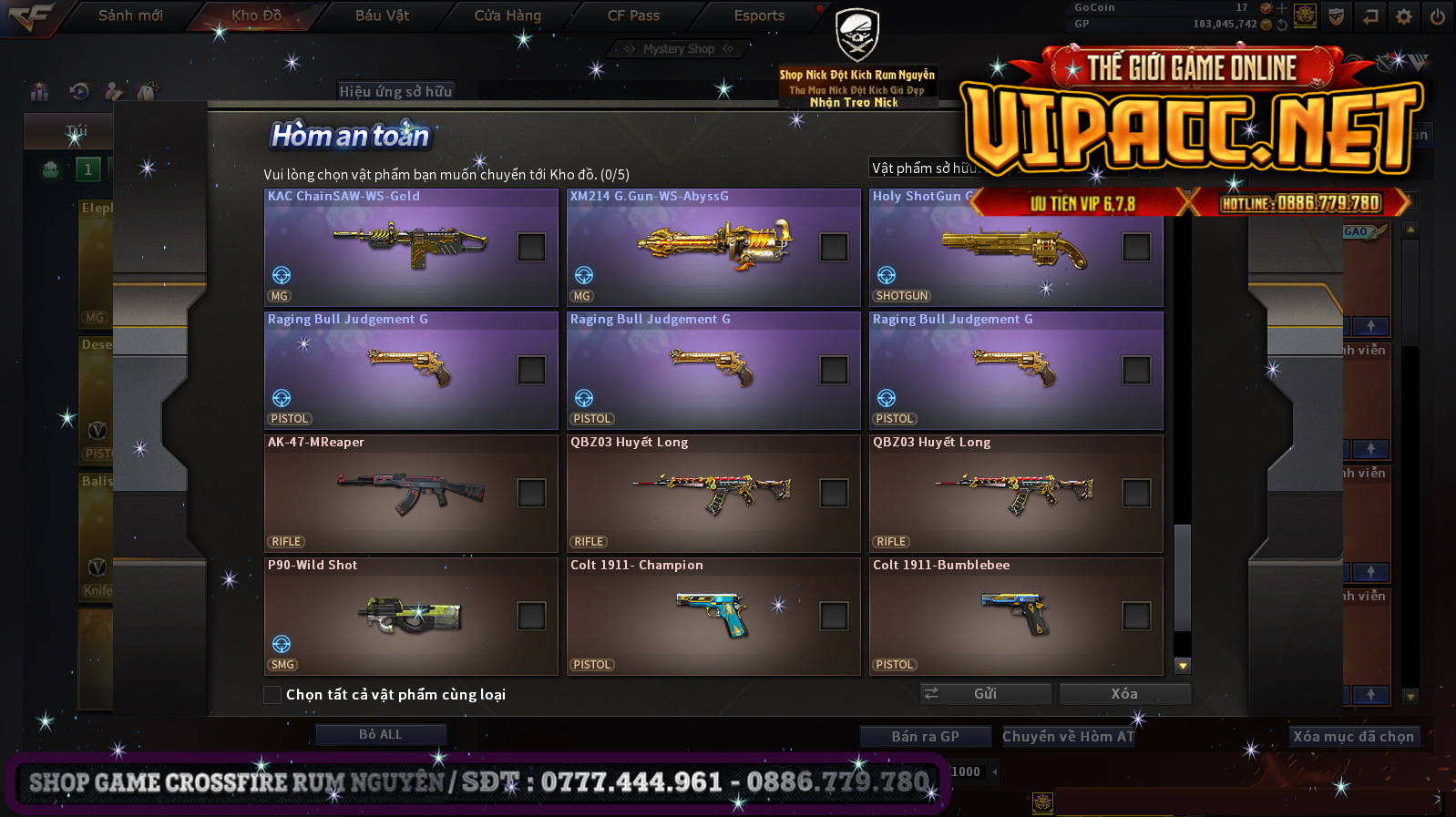Click the Bỏ ALL button

pos(380,734)
